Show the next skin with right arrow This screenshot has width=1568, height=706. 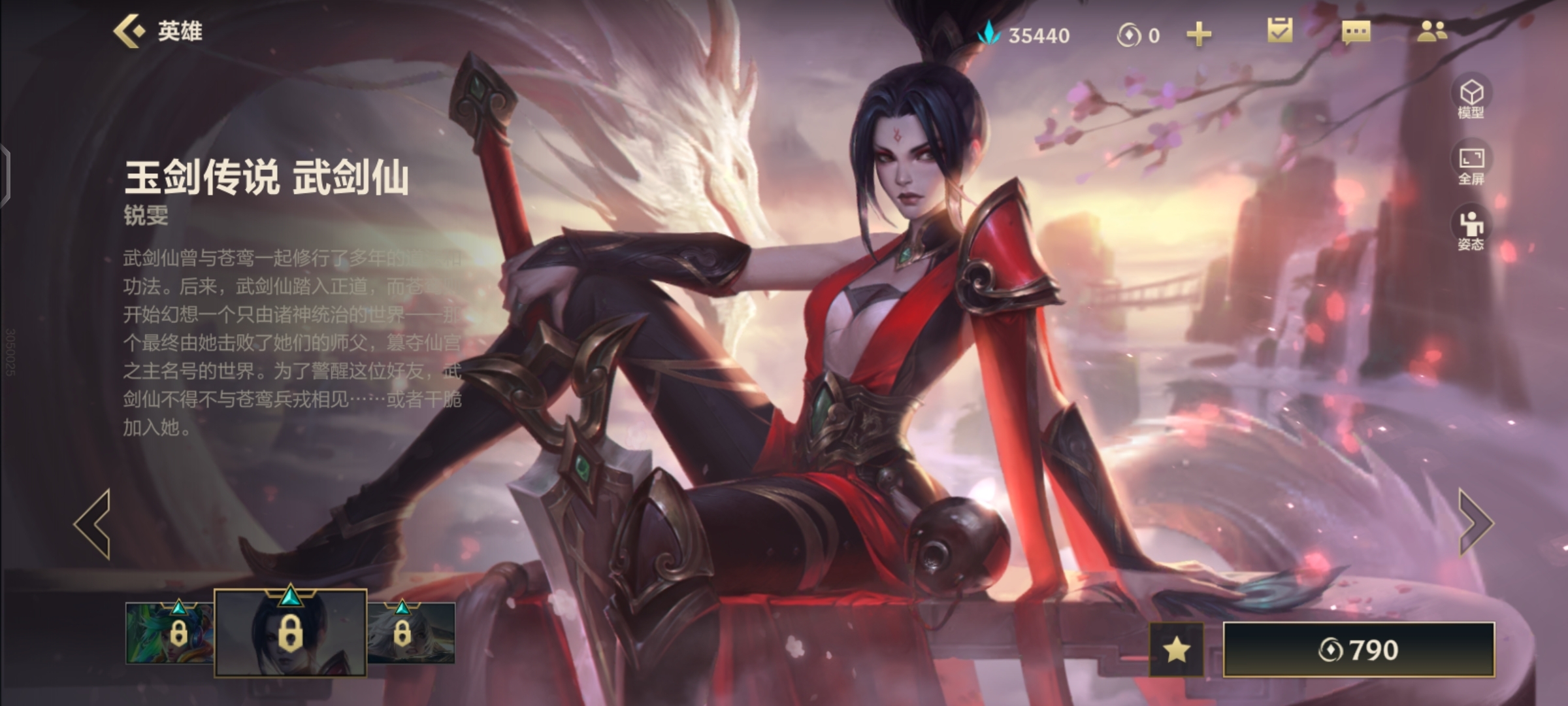point(1475,522)
